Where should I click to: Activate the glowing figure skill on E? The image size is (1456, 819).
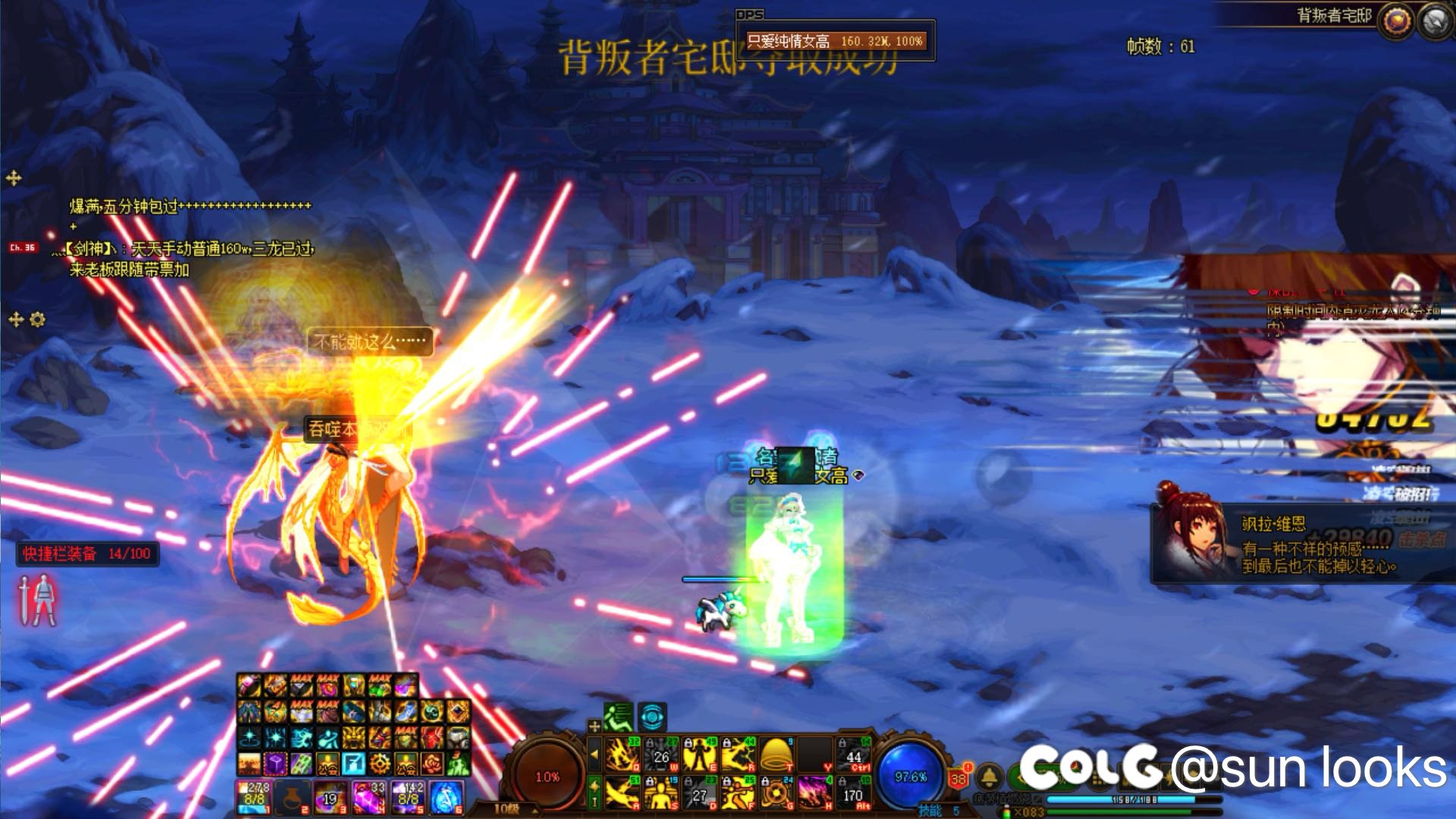[x=699, y=755]
